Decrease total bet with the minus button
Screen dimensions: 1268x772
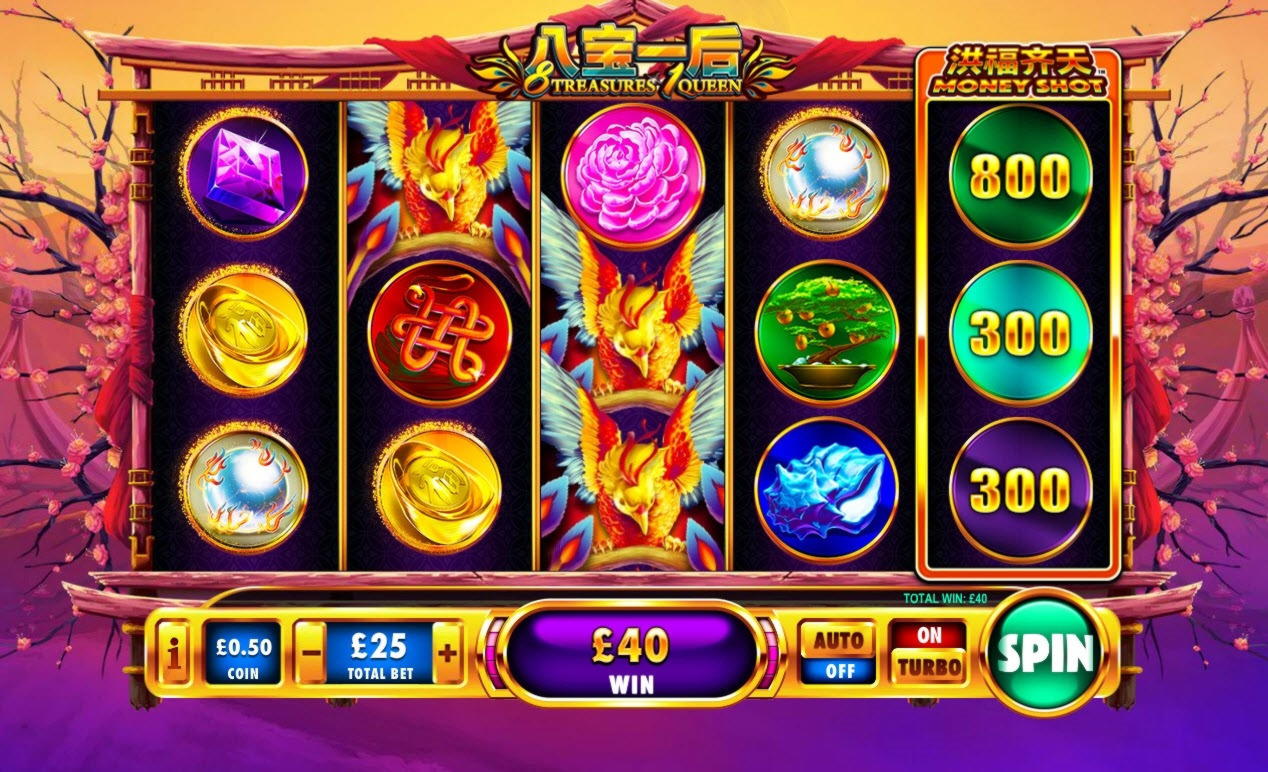pyautogui.click(x=311, y=654)
